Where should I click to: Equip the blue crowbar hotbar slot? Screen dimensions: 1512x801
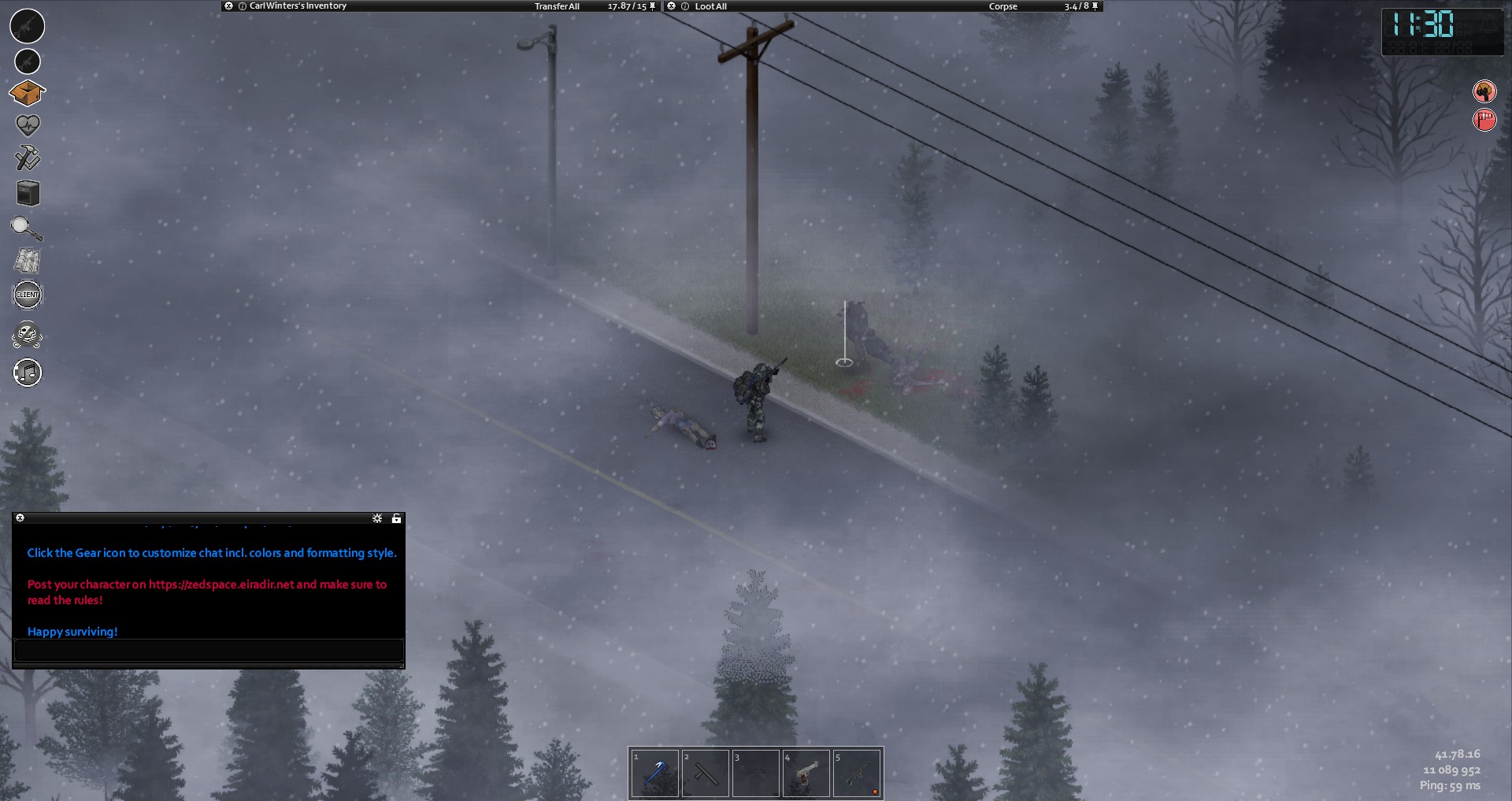654,773
